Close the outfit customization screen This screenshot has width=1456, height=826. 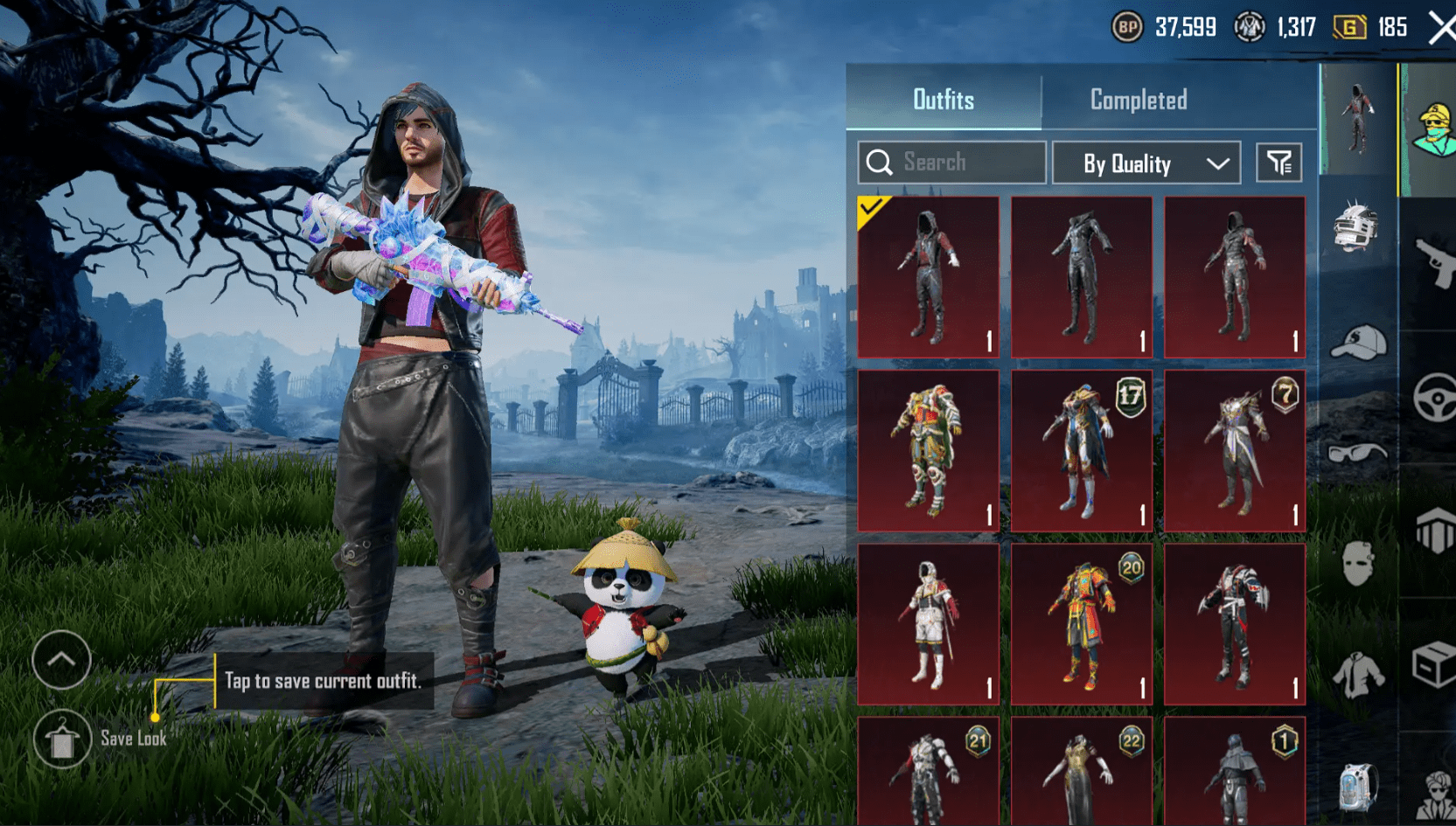point(1439,26)
